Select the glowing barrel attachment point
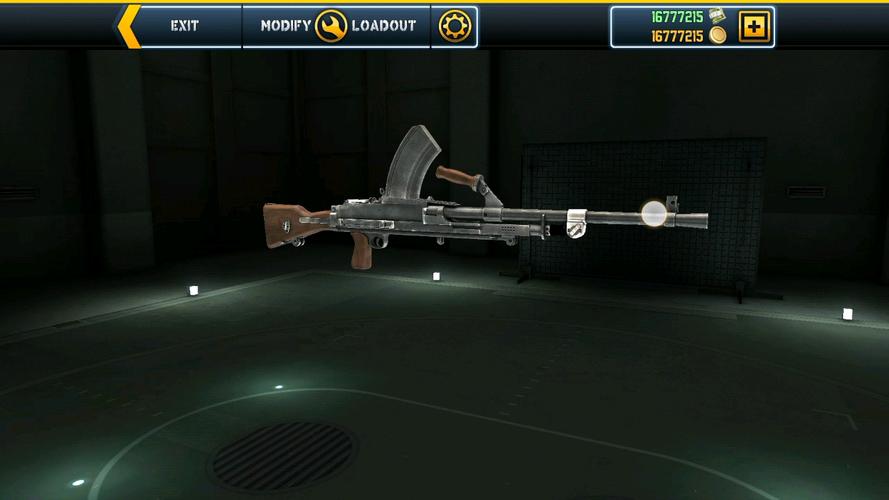 pyautogui.click(x=654, y=213)
